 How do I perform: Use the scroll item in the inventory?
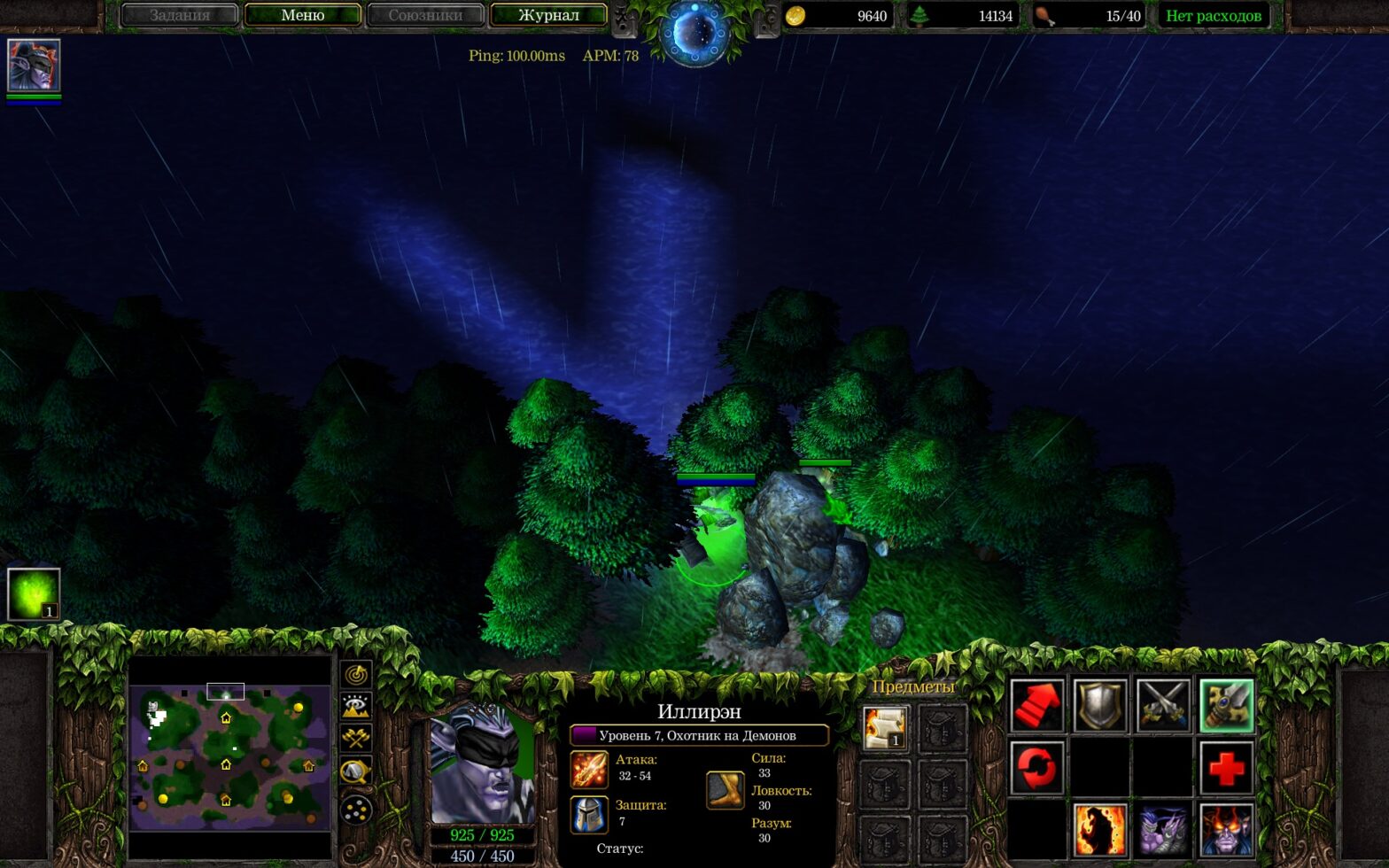click(x=885, y=728)
